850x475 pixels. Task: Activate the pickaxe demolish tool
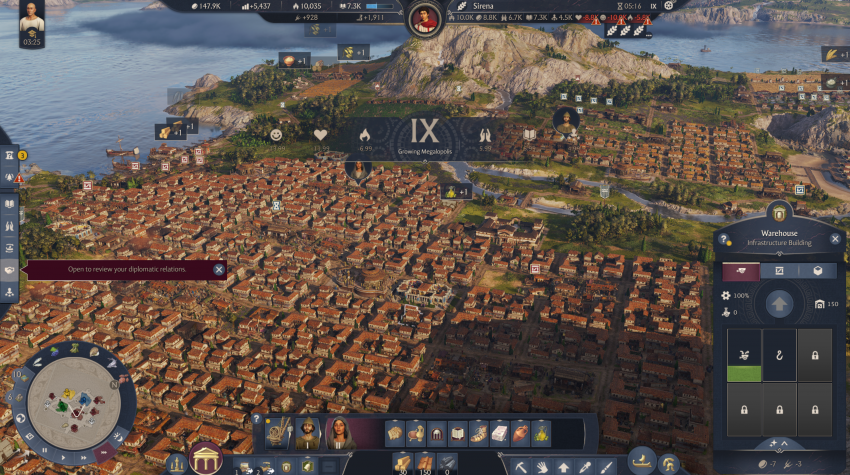(521, 466)
